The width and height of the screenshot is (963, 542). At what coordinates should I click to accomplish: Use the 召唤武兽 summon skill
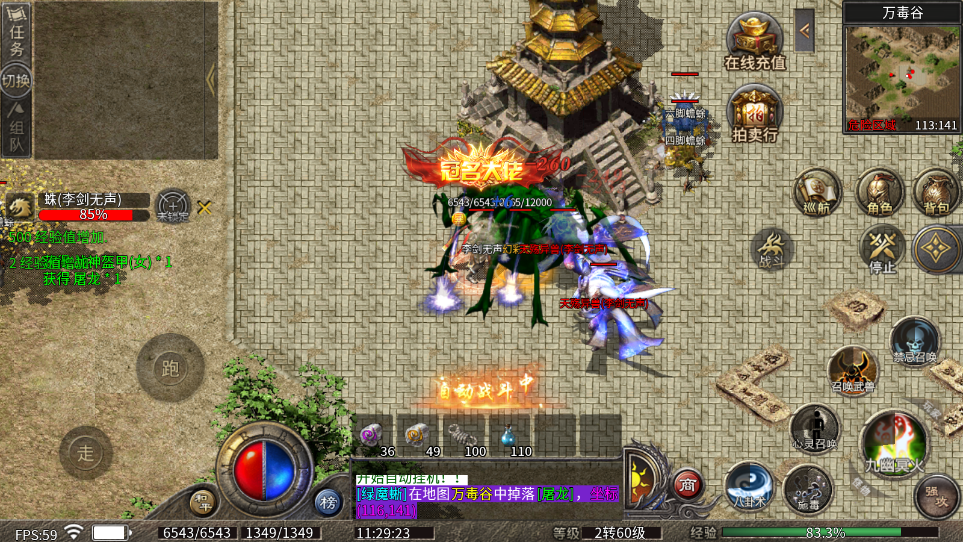[x=851, y=371]
